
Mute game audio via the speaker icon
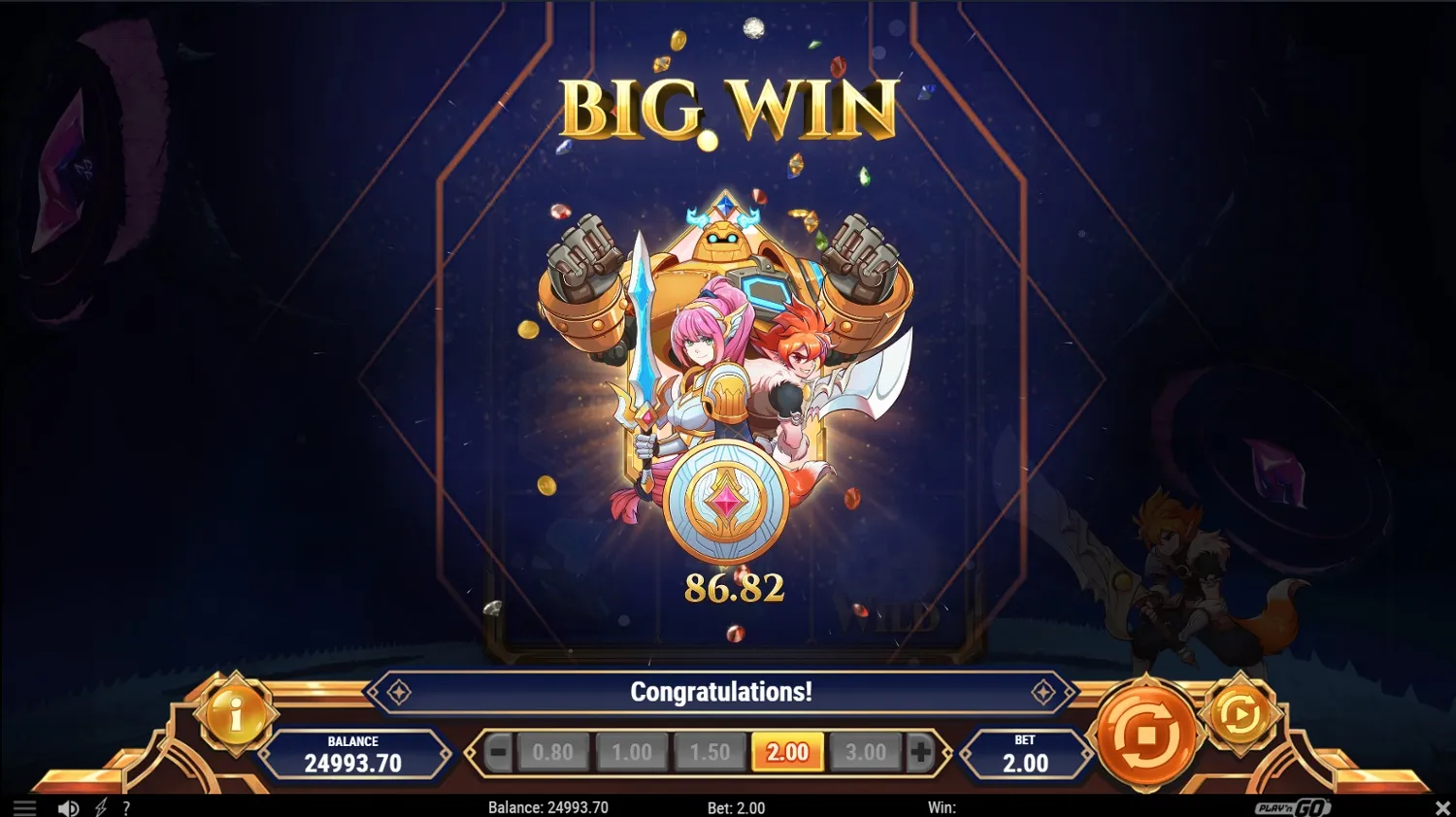click(67, 807)
